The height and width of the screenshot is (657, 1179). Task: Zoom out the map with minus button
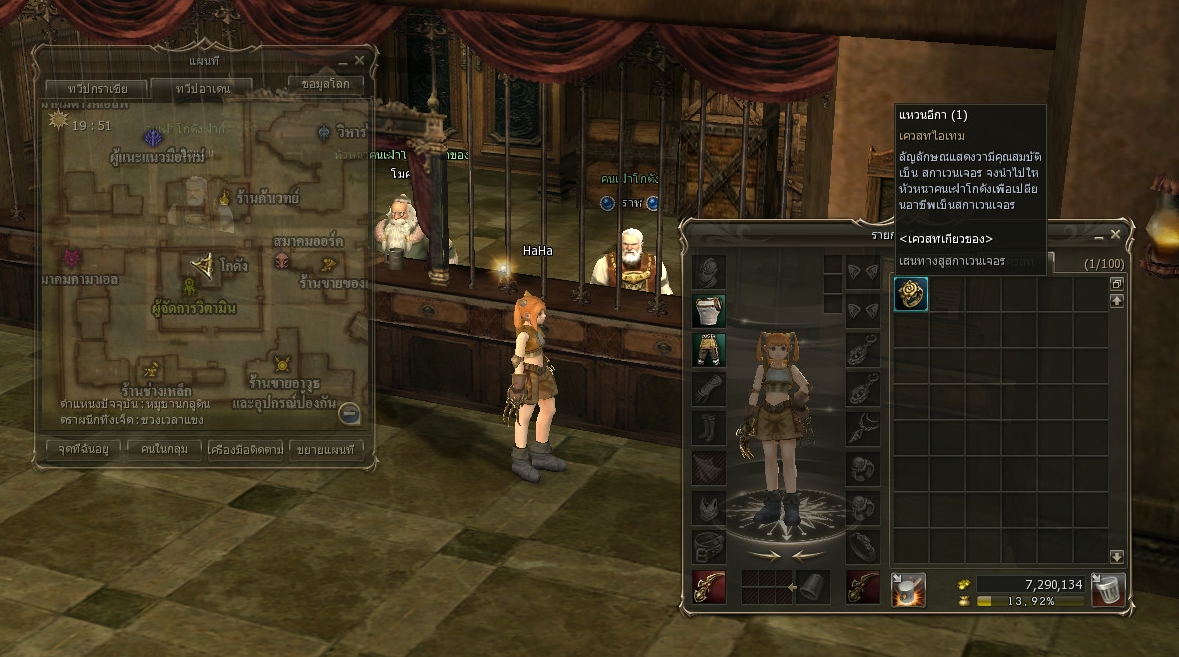click(349, 412)
